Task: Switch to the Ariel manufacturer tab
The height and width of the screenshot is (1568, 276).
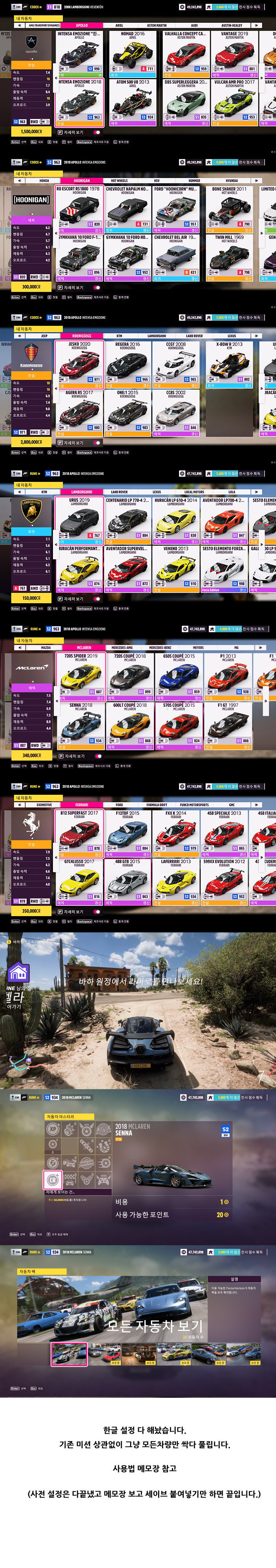Action: point(119,26)
